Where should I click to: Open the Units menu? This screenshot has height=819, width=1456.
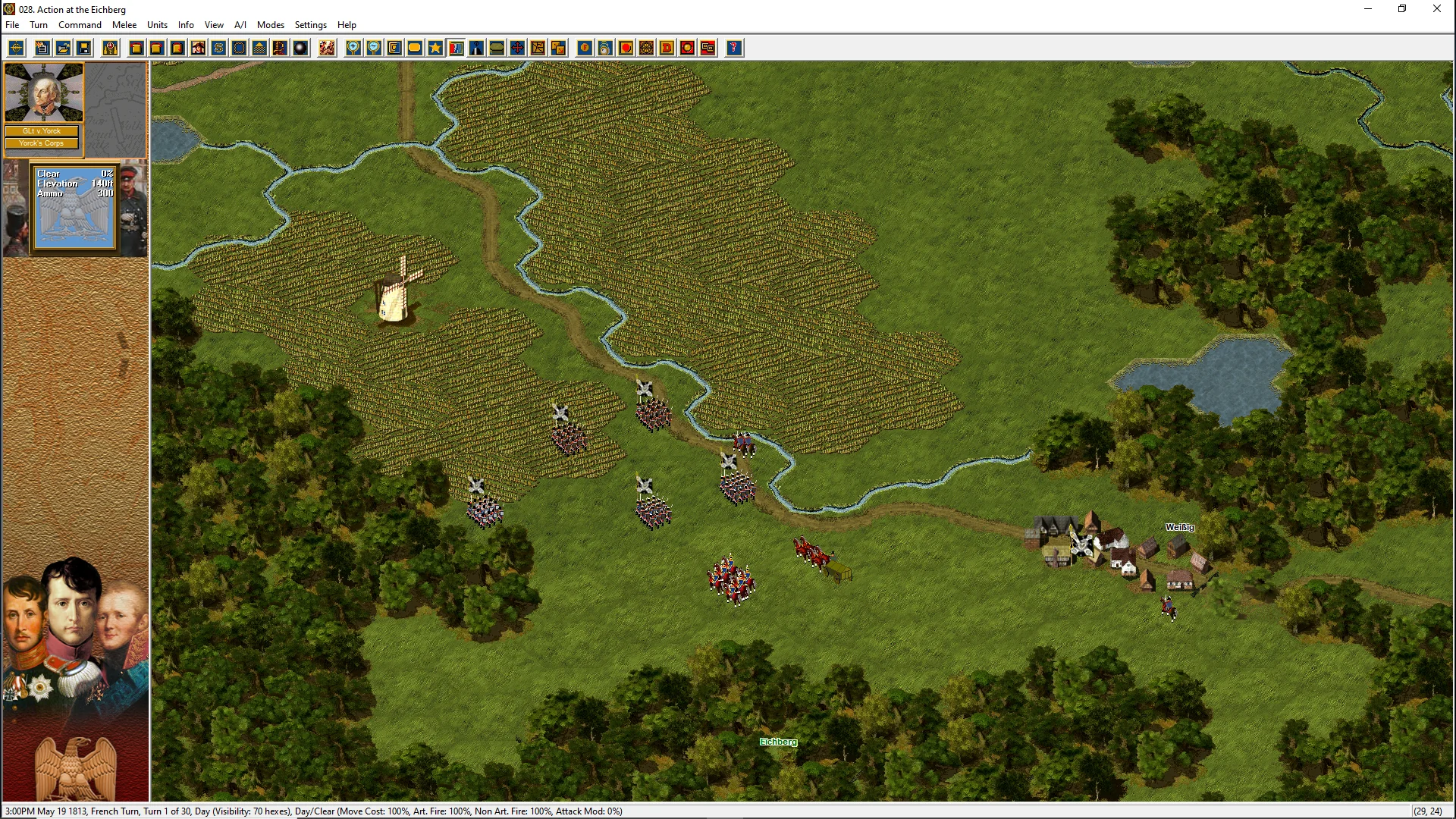point(157,25)
